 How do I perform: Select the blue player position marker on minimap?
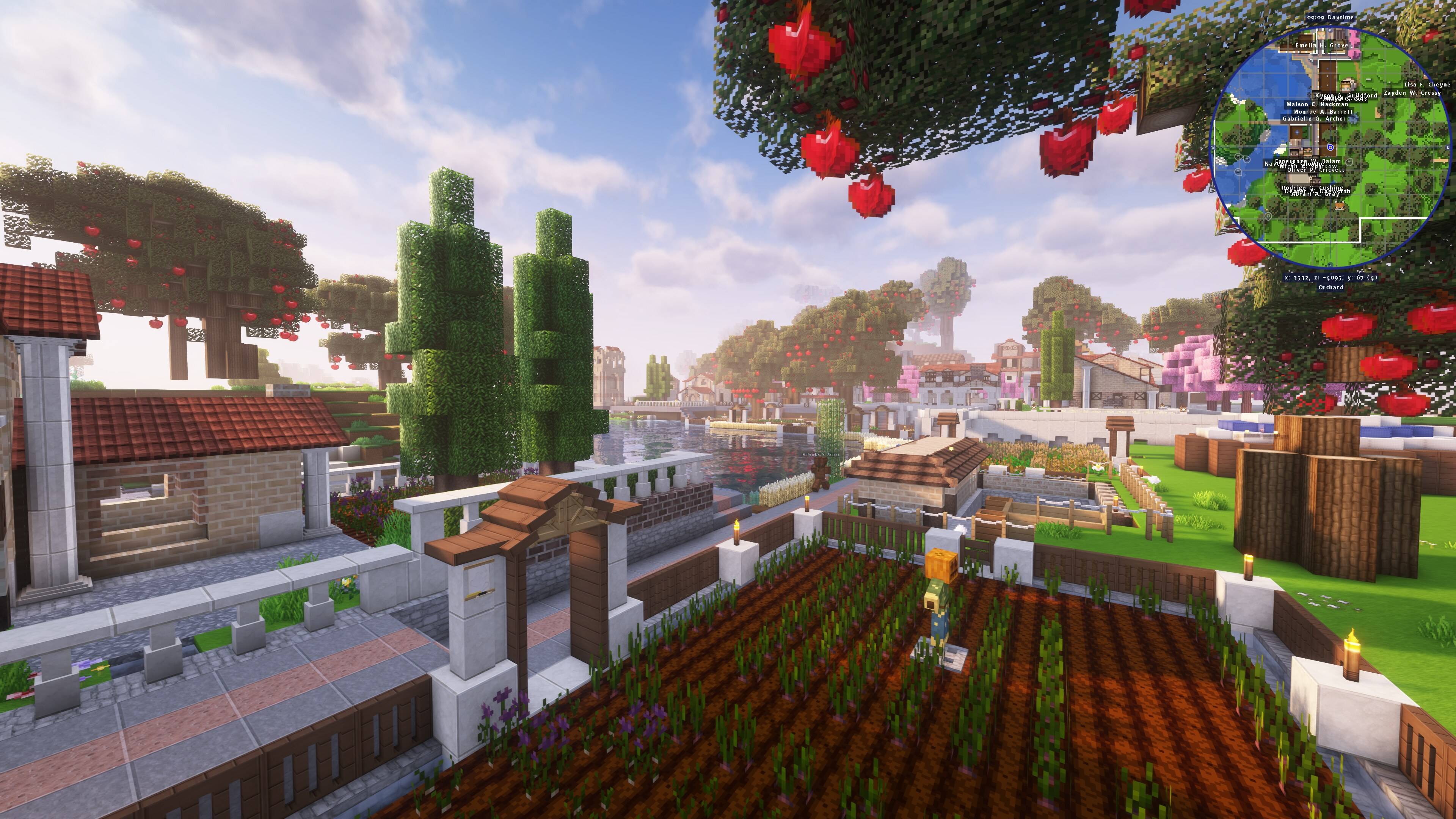click(1330, 148)
